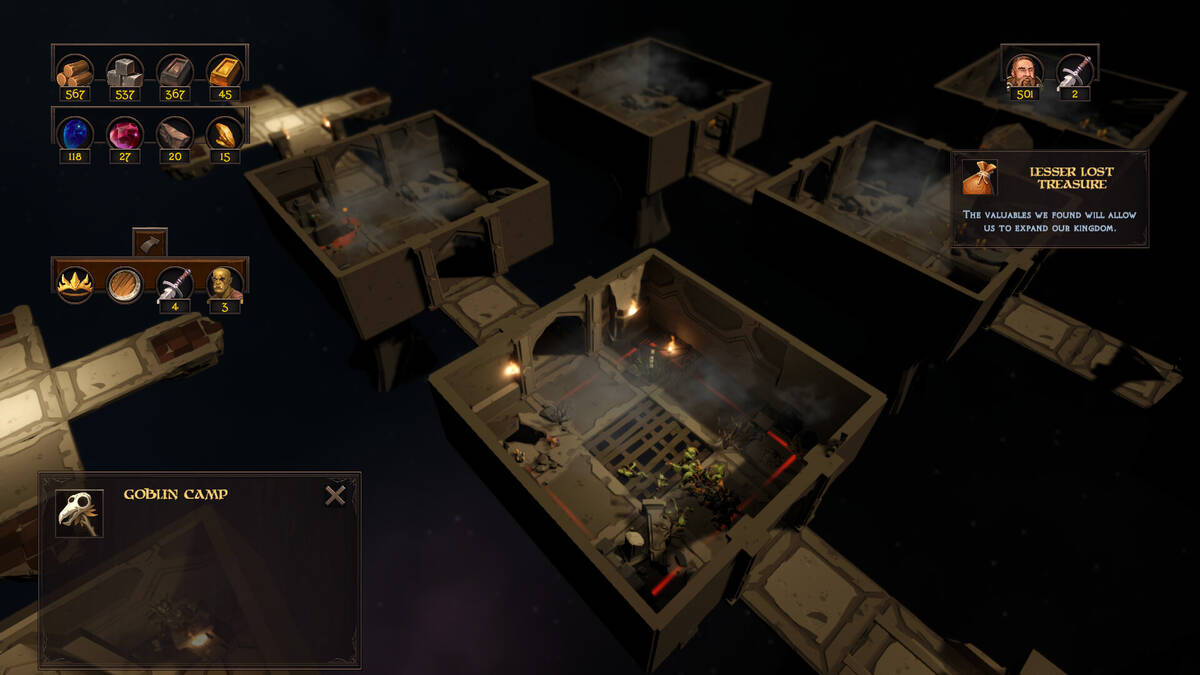
Task: Click the iron ingot resource icon
Action: pyautogui.click(x=175, y=72)
